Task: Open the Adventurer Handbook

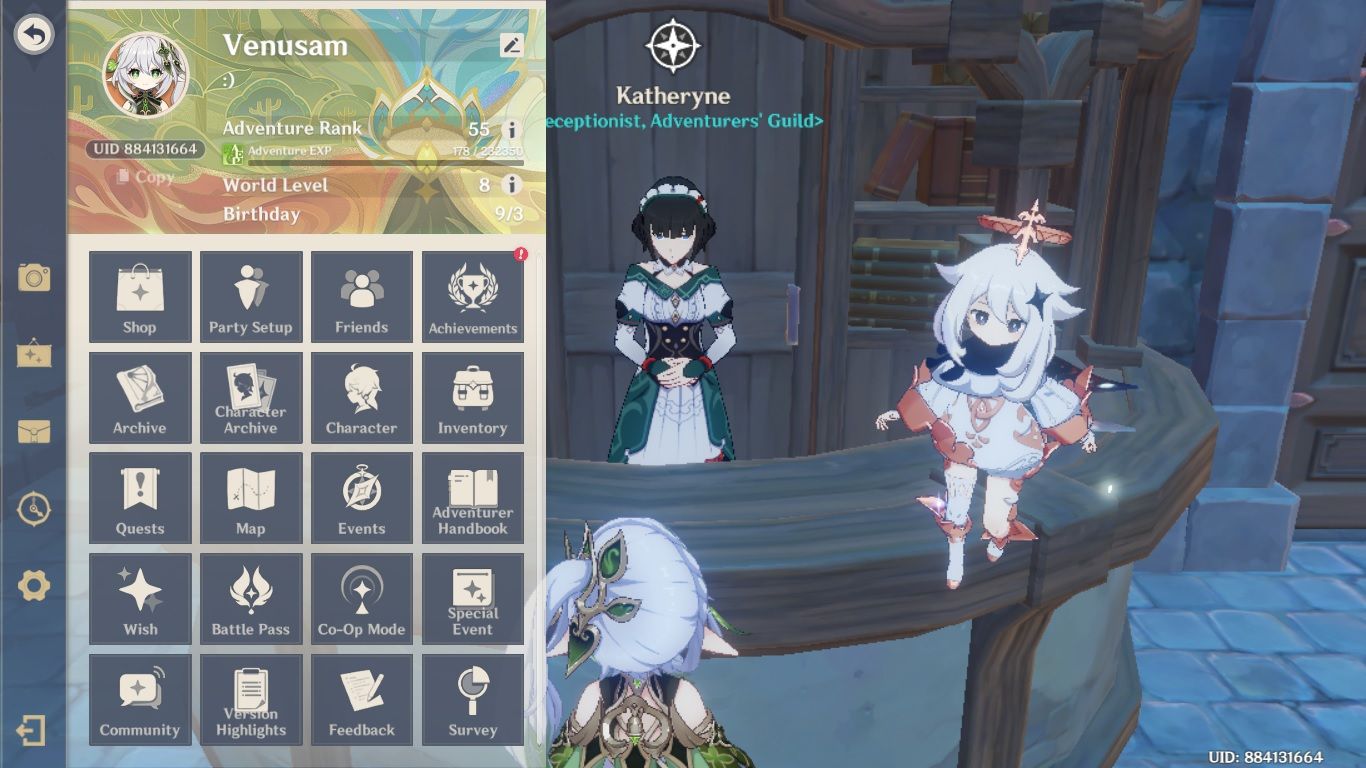Action: point(473,498)
